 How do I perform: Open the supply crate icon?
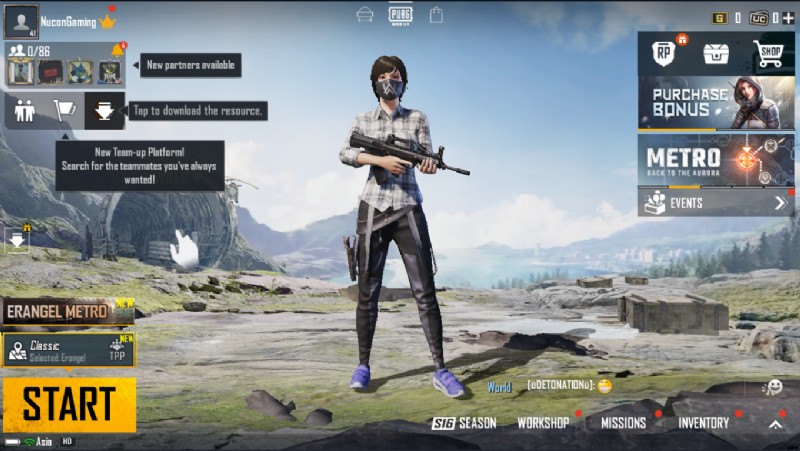716,53
